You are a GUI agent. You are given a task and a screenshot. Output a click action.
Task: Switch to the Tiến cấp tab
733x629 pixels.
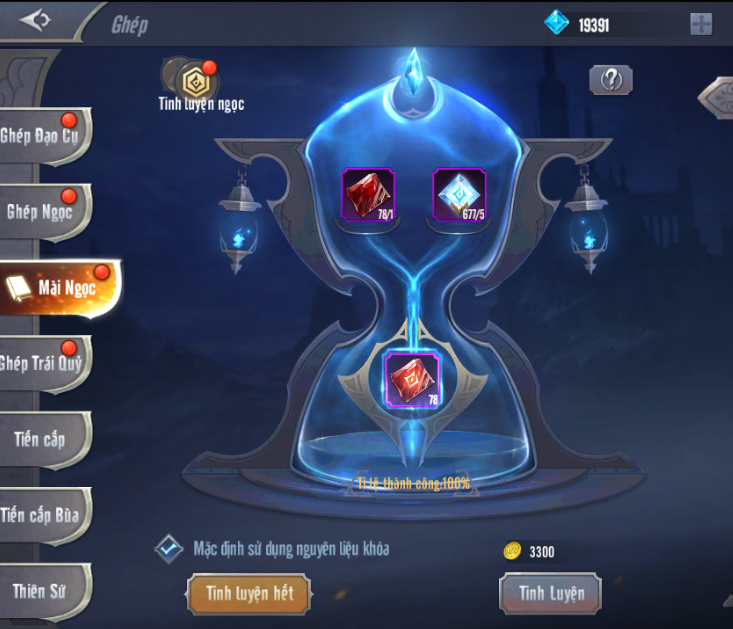[x=44, y=439]
